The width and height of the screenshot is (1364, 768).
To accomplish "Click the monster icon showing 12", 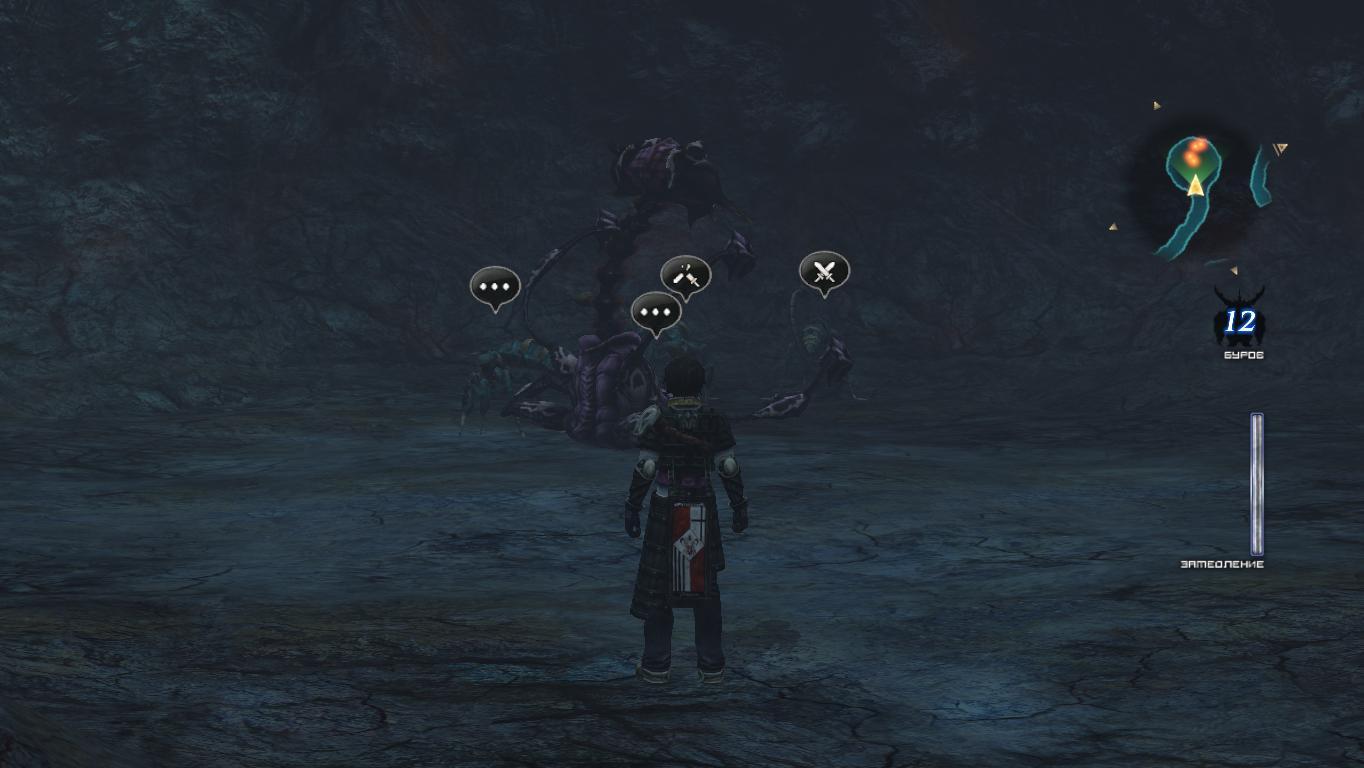I will coord(1239,320).
